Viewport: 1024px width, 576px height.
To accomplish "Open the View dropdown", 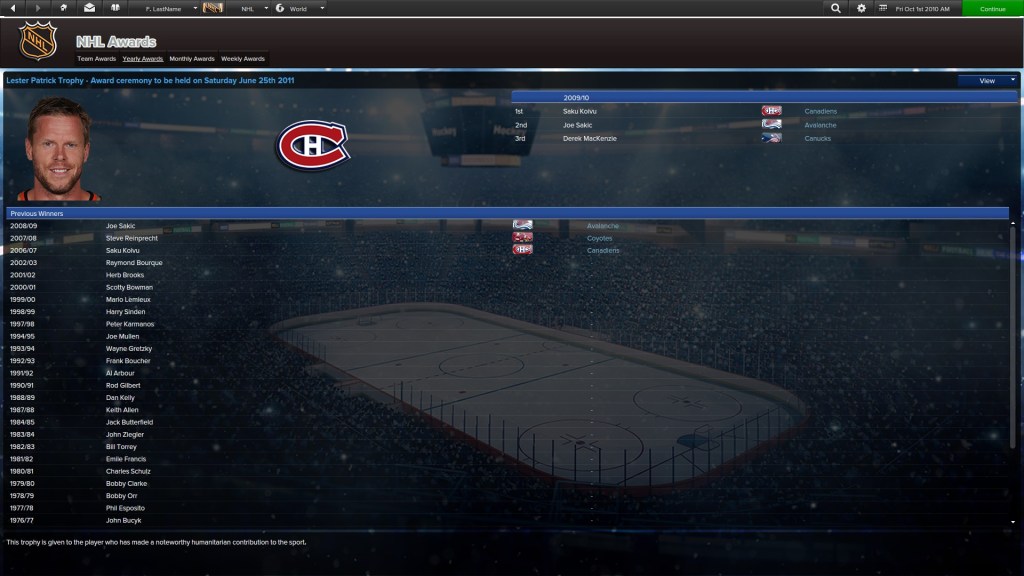I will point(987,80).
